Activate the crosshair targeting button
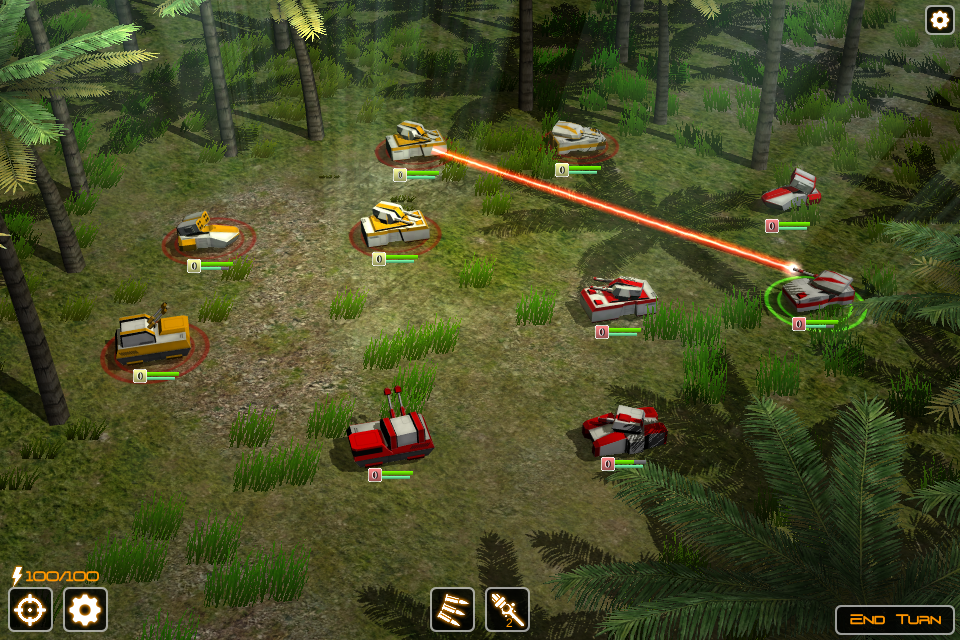 point(30,609)
